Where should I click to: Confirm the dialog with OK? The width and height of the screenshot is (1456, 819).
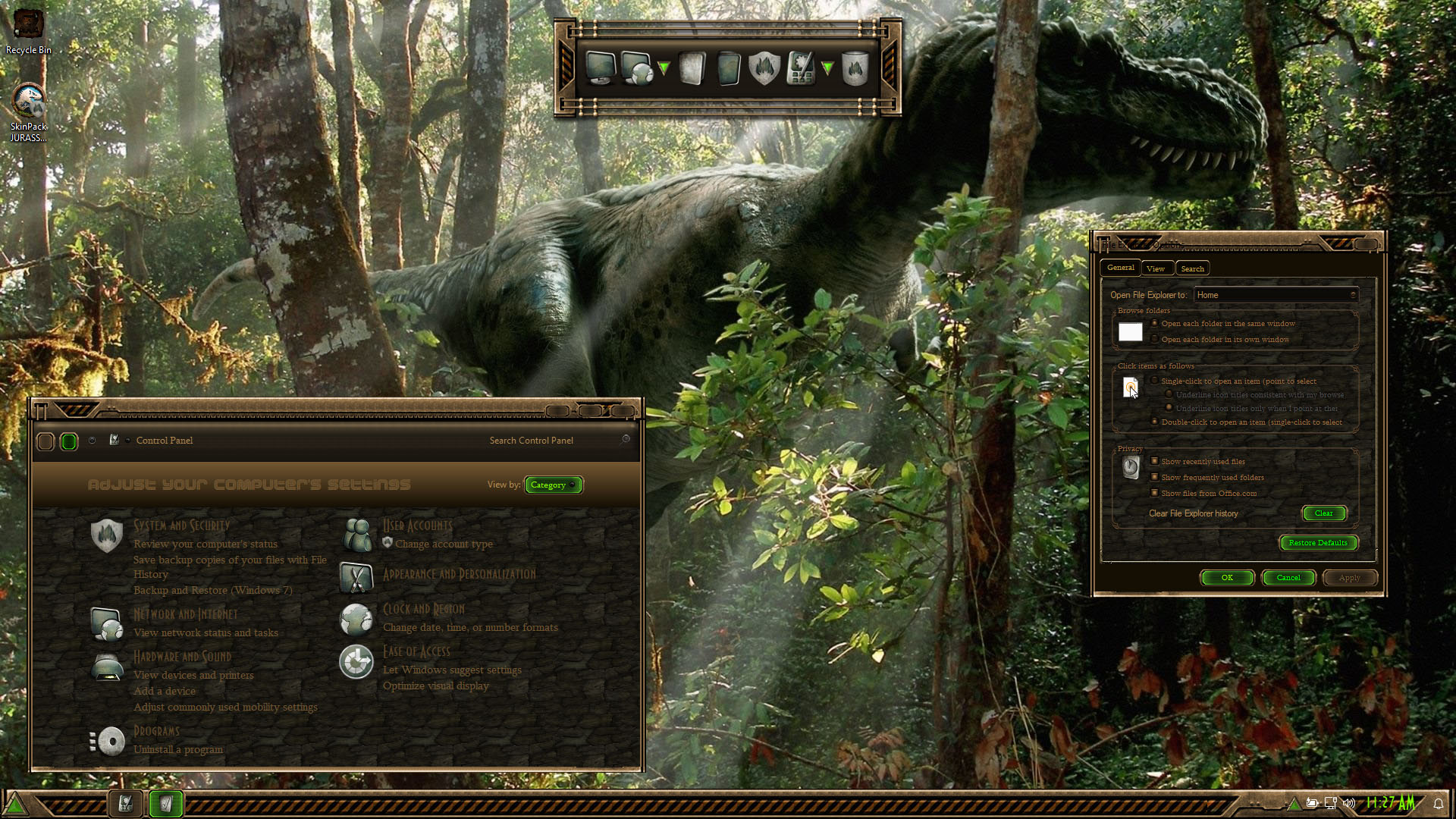(1227, 578)
